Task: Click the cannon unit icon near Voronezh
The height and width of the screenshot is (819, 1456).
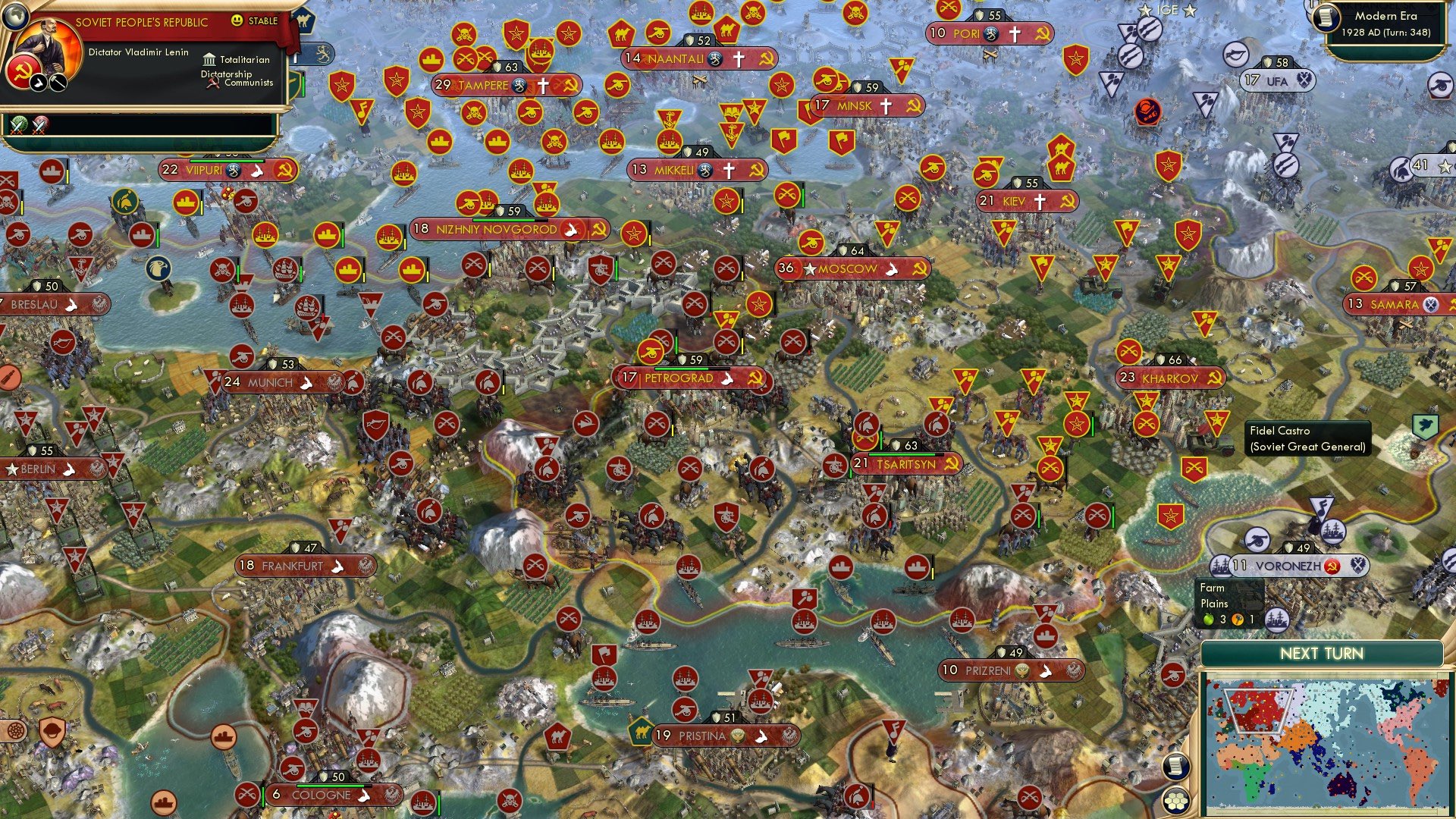Action: (1257, 541)
